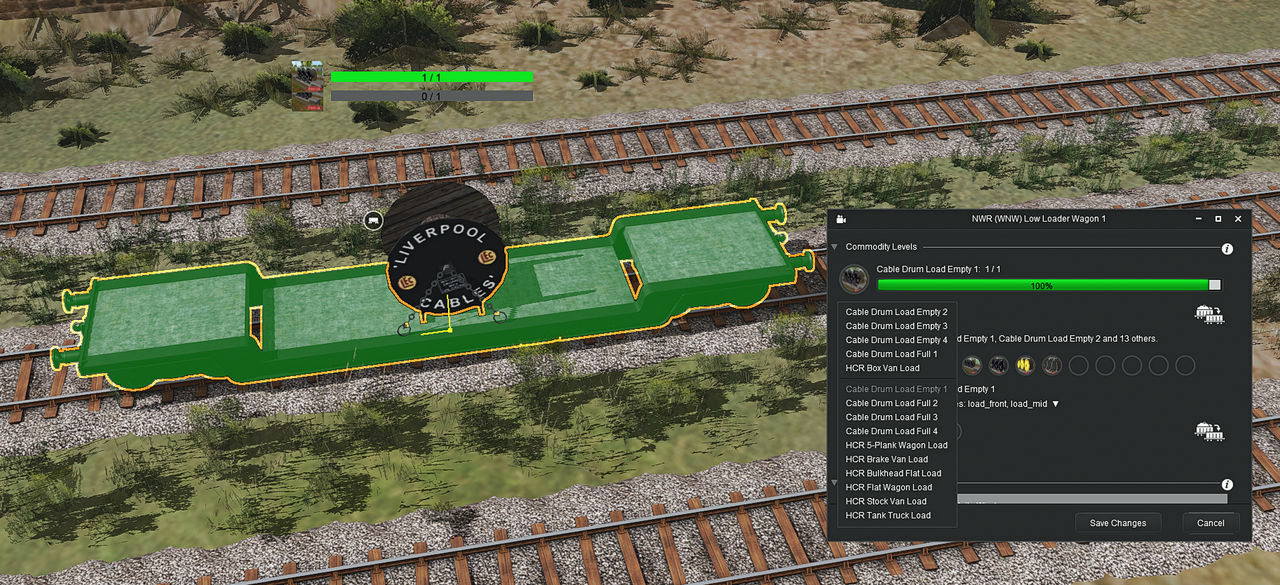The image size is (1280, 585).
Task: Choose HCR Brake Van Load
Action: coord(886,459)
